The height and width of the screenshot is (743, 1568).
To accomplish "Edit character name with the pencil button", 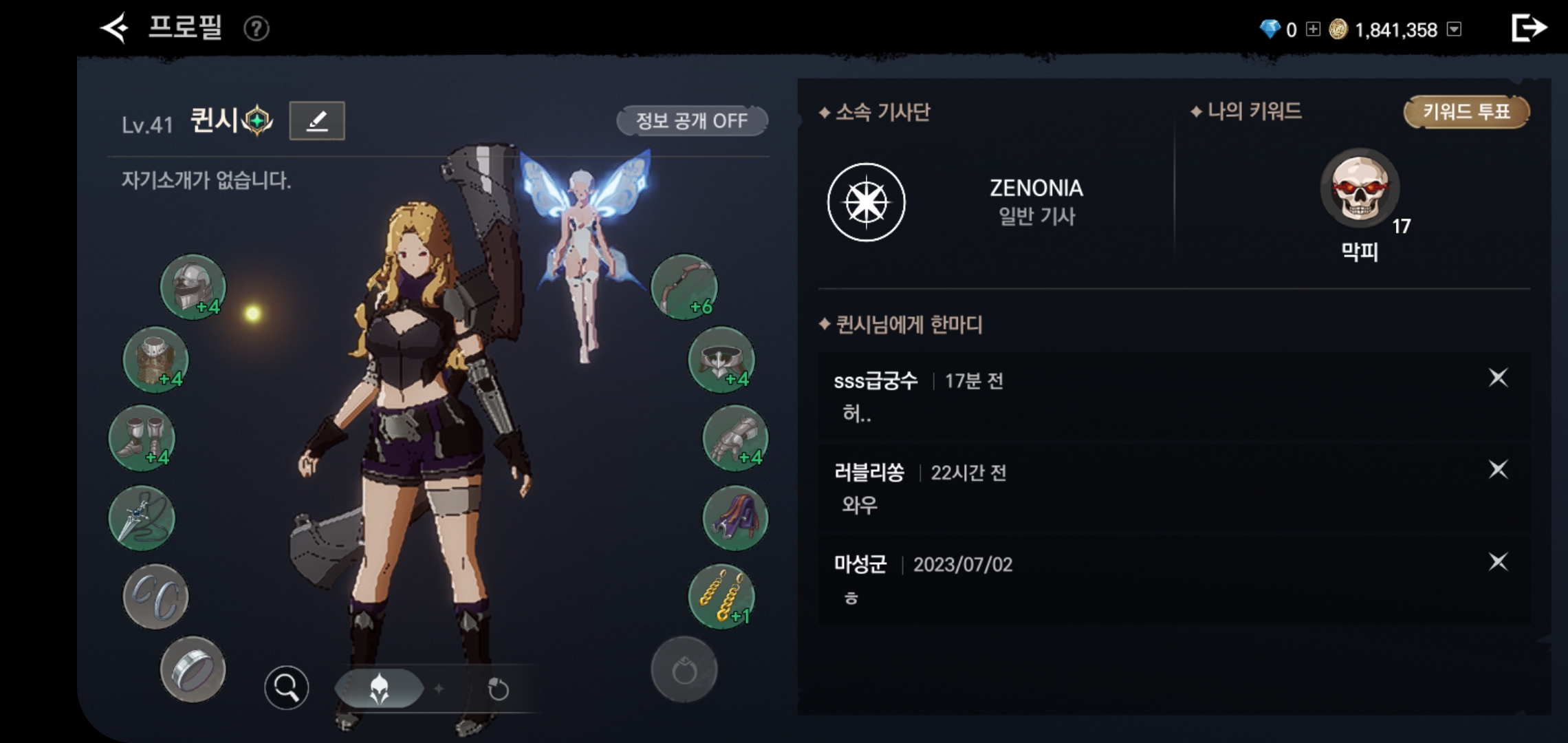I will [316, 121].
